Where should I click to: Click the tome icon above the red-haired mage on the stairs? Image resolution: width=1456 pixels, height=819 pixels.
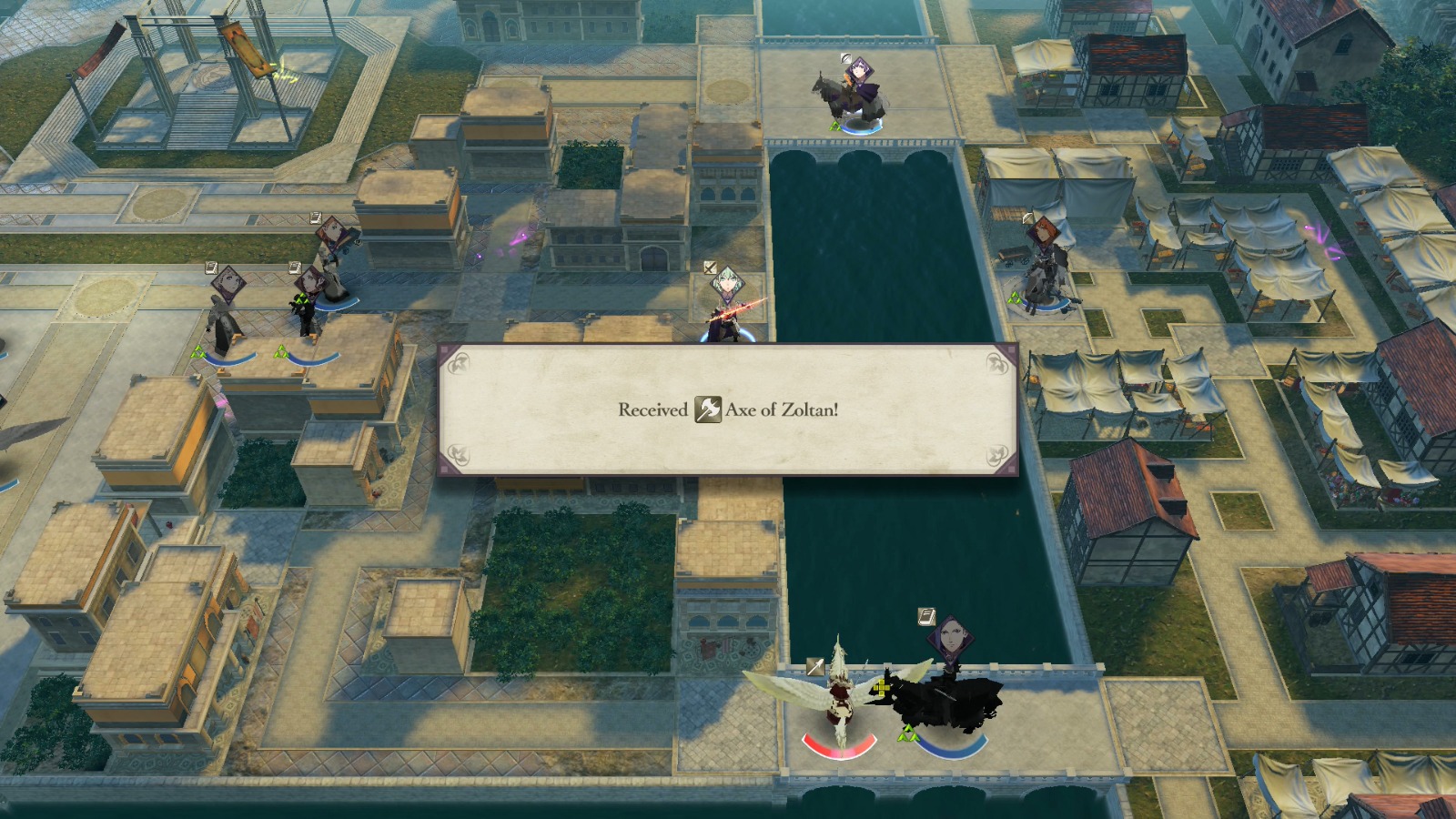pyautogui.click(x=314, y=217)
